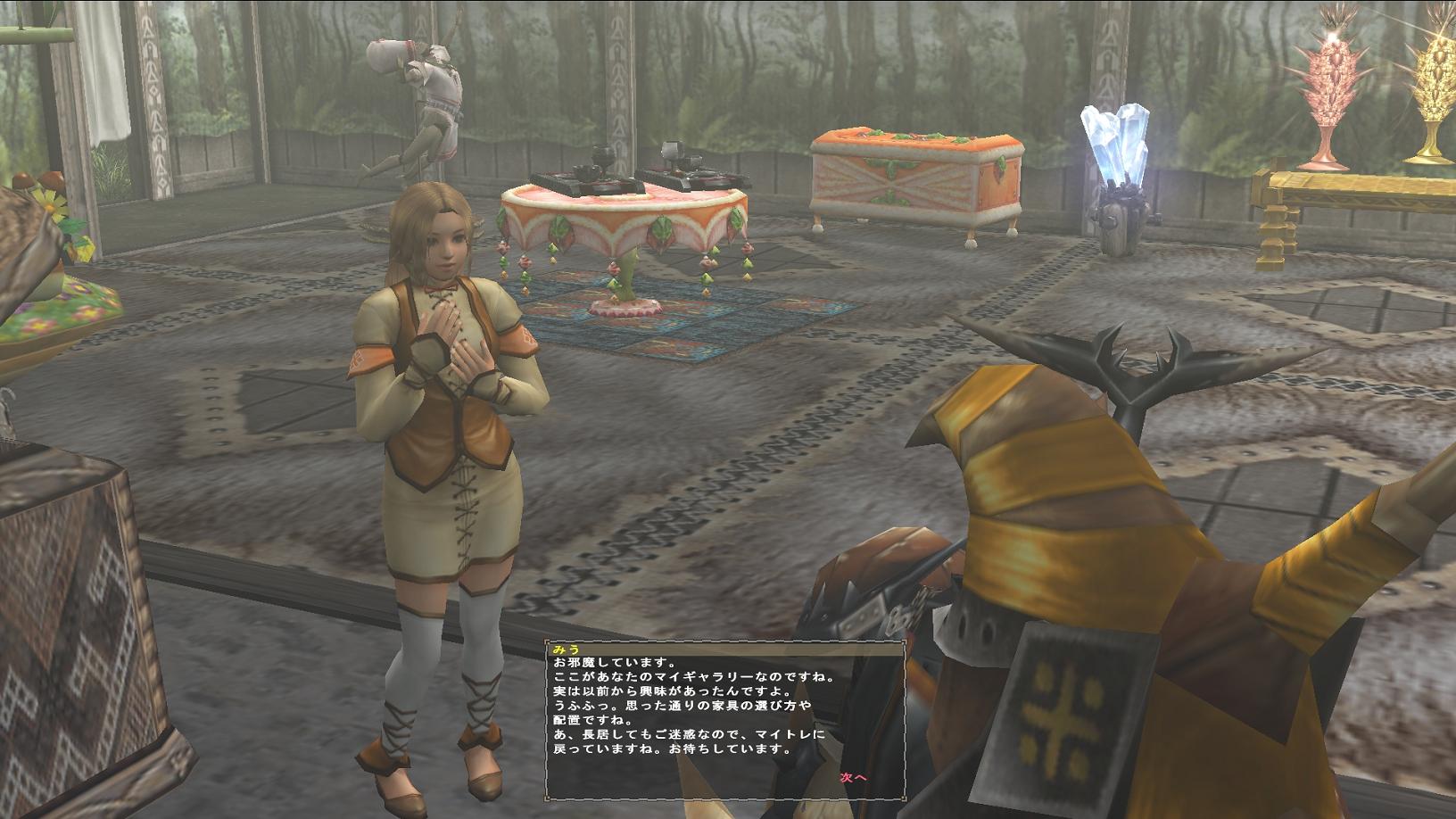Advance dialogue with the red 次へ prompt
Screen dimensions: 1456x819
[853, 777]
